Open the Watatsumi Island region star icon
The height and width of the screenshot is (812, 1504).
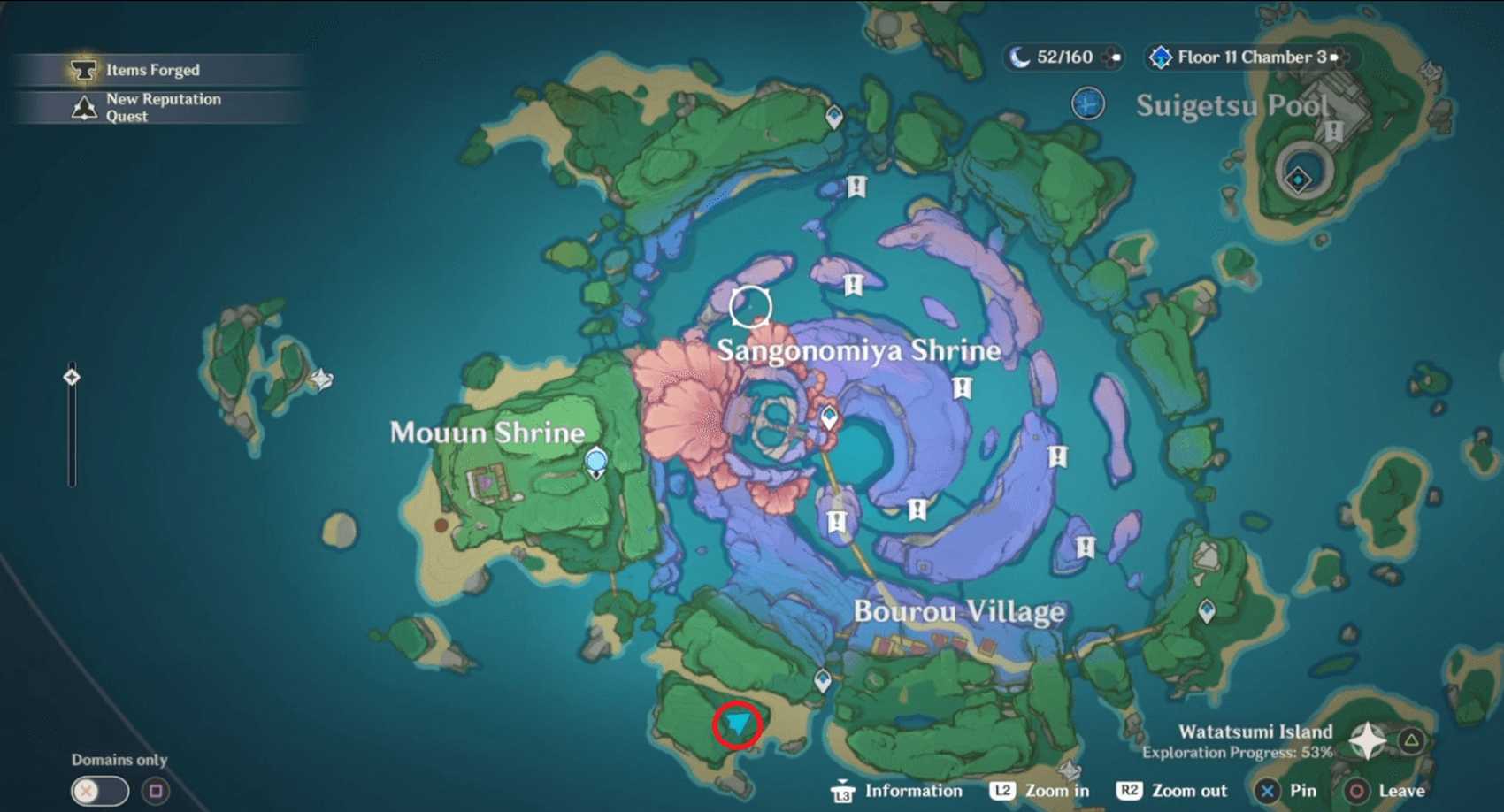point(1367,740)
